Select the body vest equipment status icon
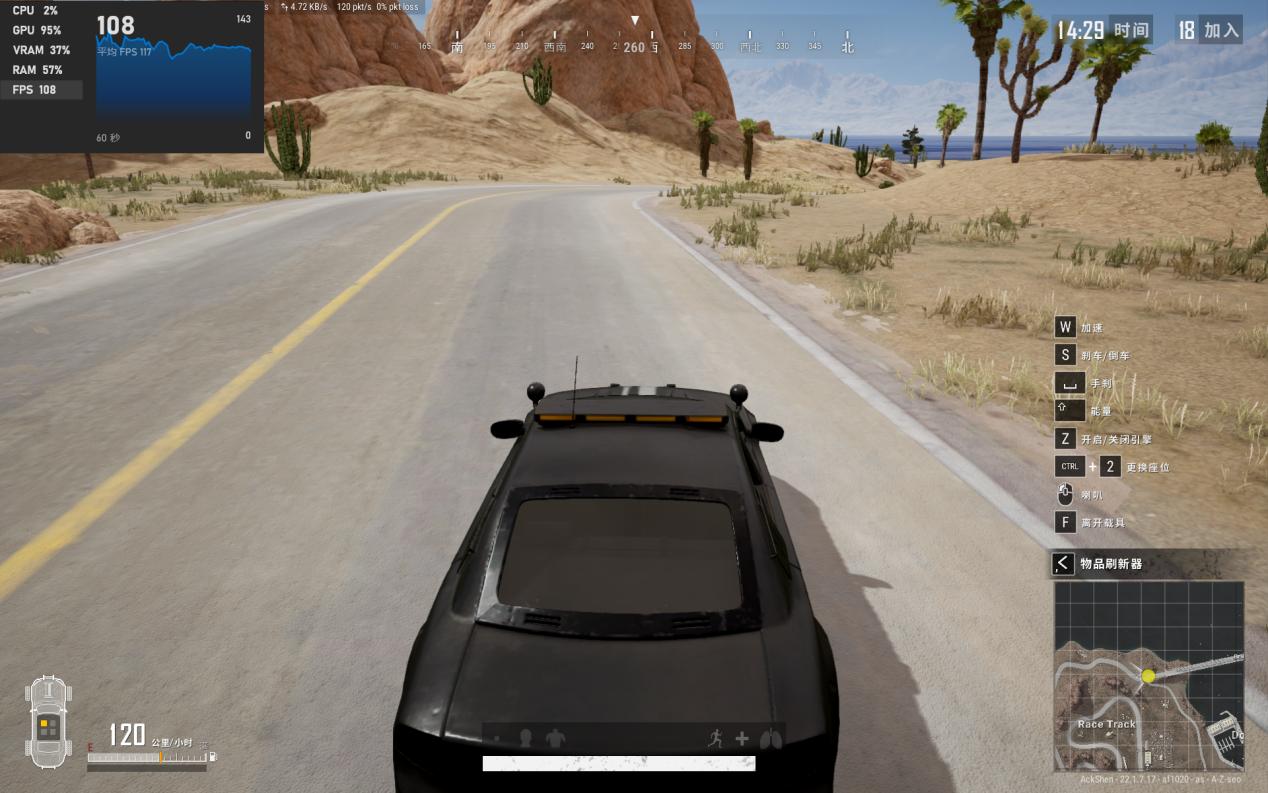1268x793 pixels. [x=555, y=739]
